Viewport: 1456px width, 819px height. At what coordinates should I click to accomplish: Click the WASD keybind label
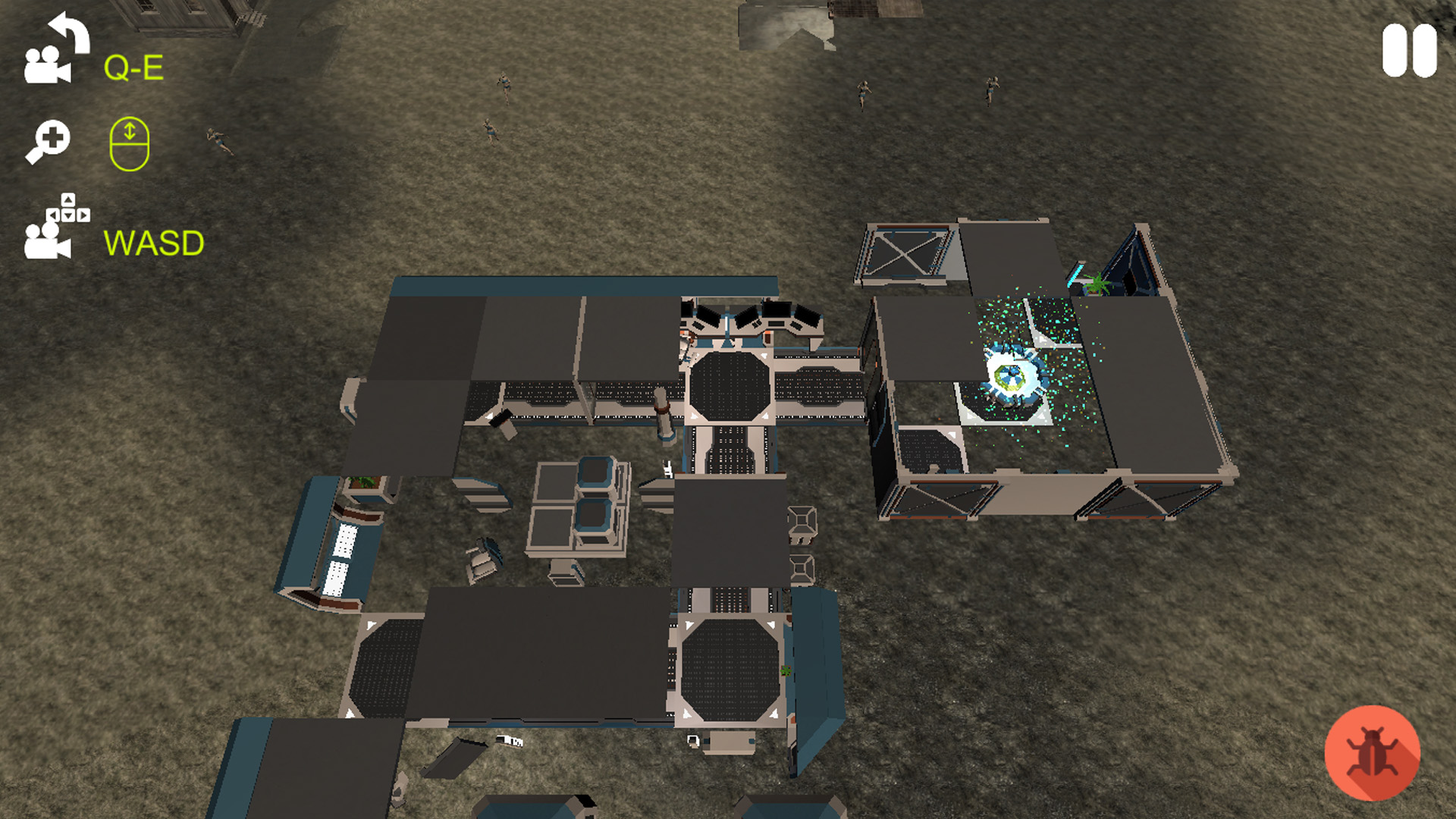154,243
